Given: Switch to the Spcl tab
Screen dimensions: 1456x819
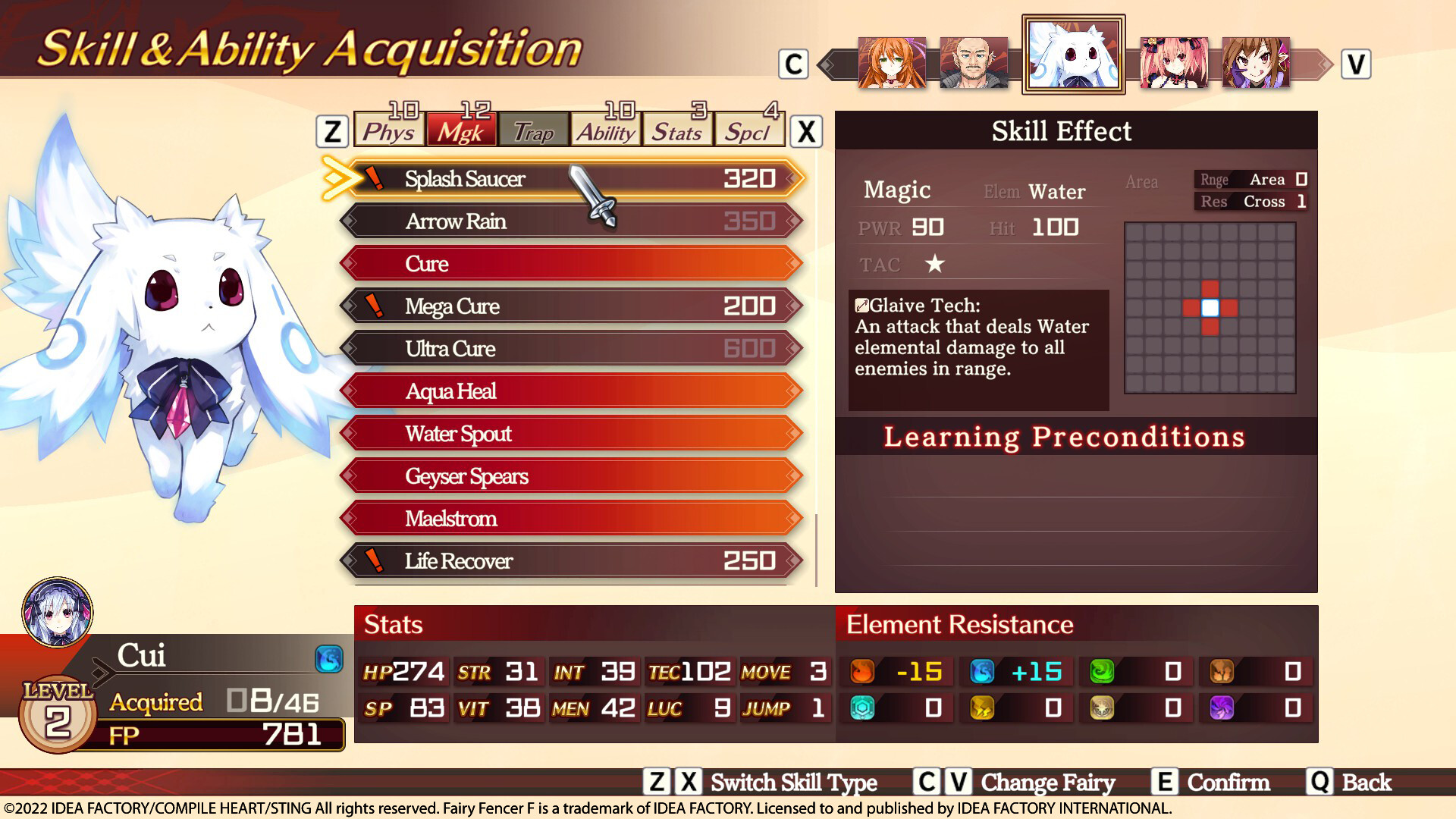Looking at the screenshot, I should point(749,130).
